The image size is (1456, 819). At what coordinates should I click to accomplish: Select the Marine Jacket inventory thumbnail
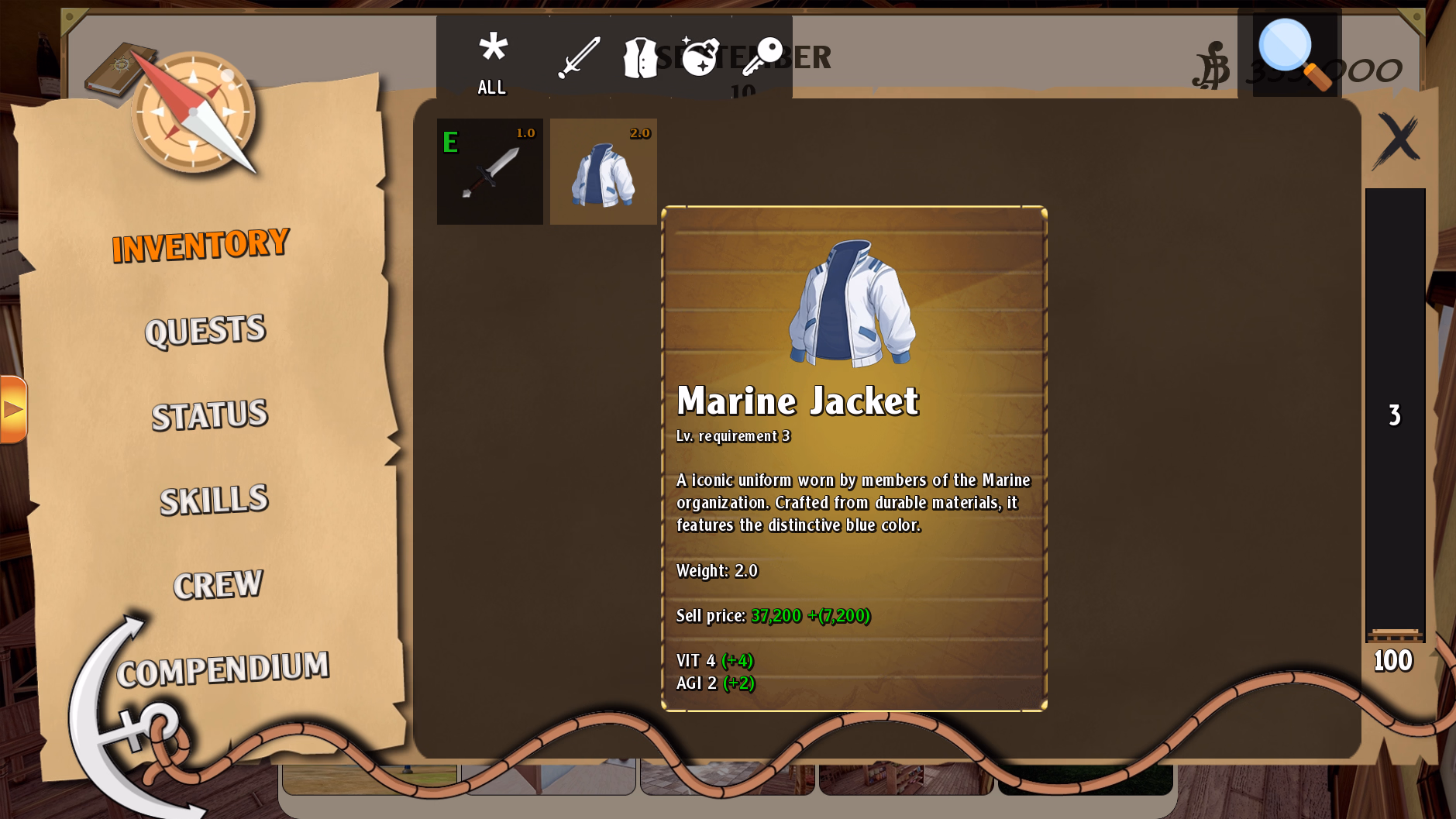[x=603, y=170]
